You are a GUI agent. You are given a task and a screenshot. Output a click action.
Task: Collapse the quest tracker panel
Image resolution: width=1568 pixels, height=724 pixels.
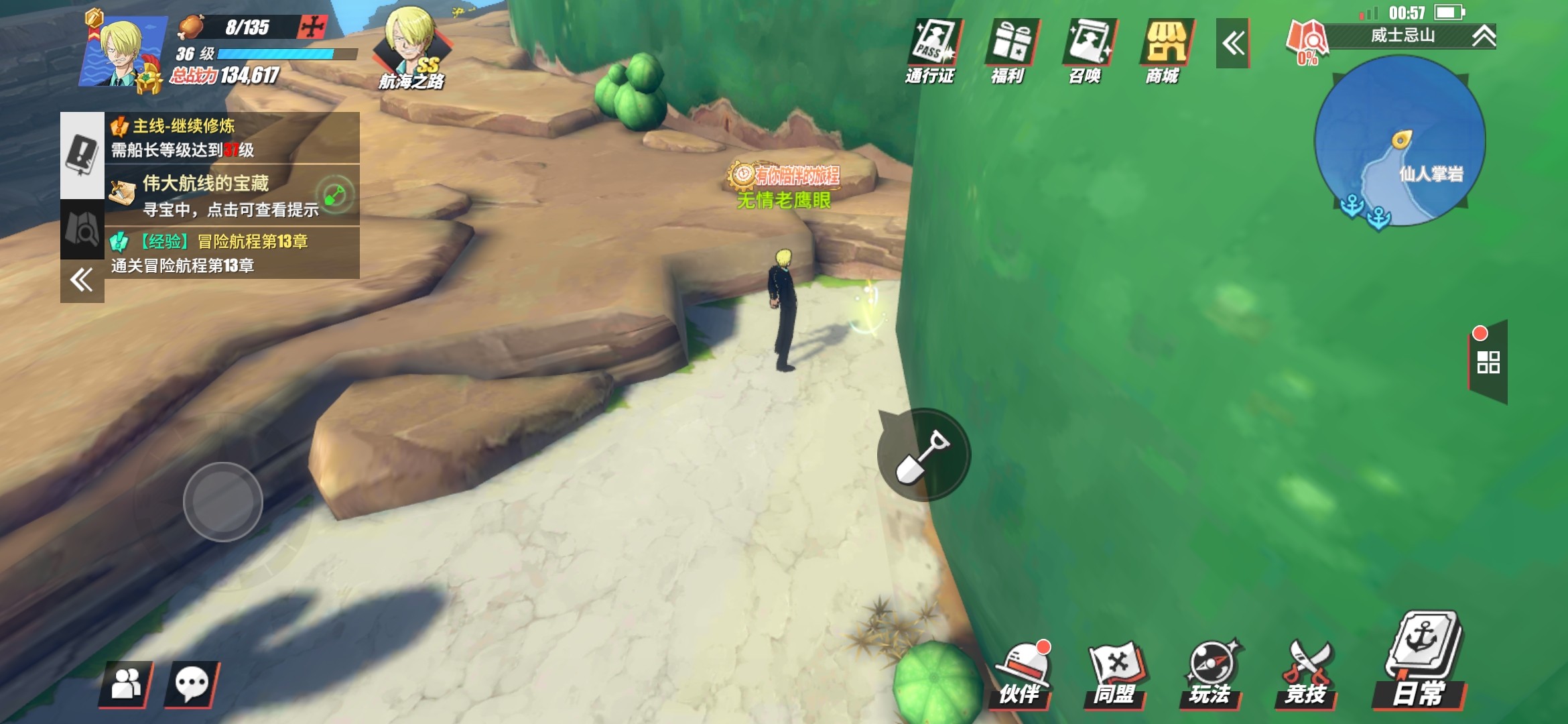coord(82,280)
